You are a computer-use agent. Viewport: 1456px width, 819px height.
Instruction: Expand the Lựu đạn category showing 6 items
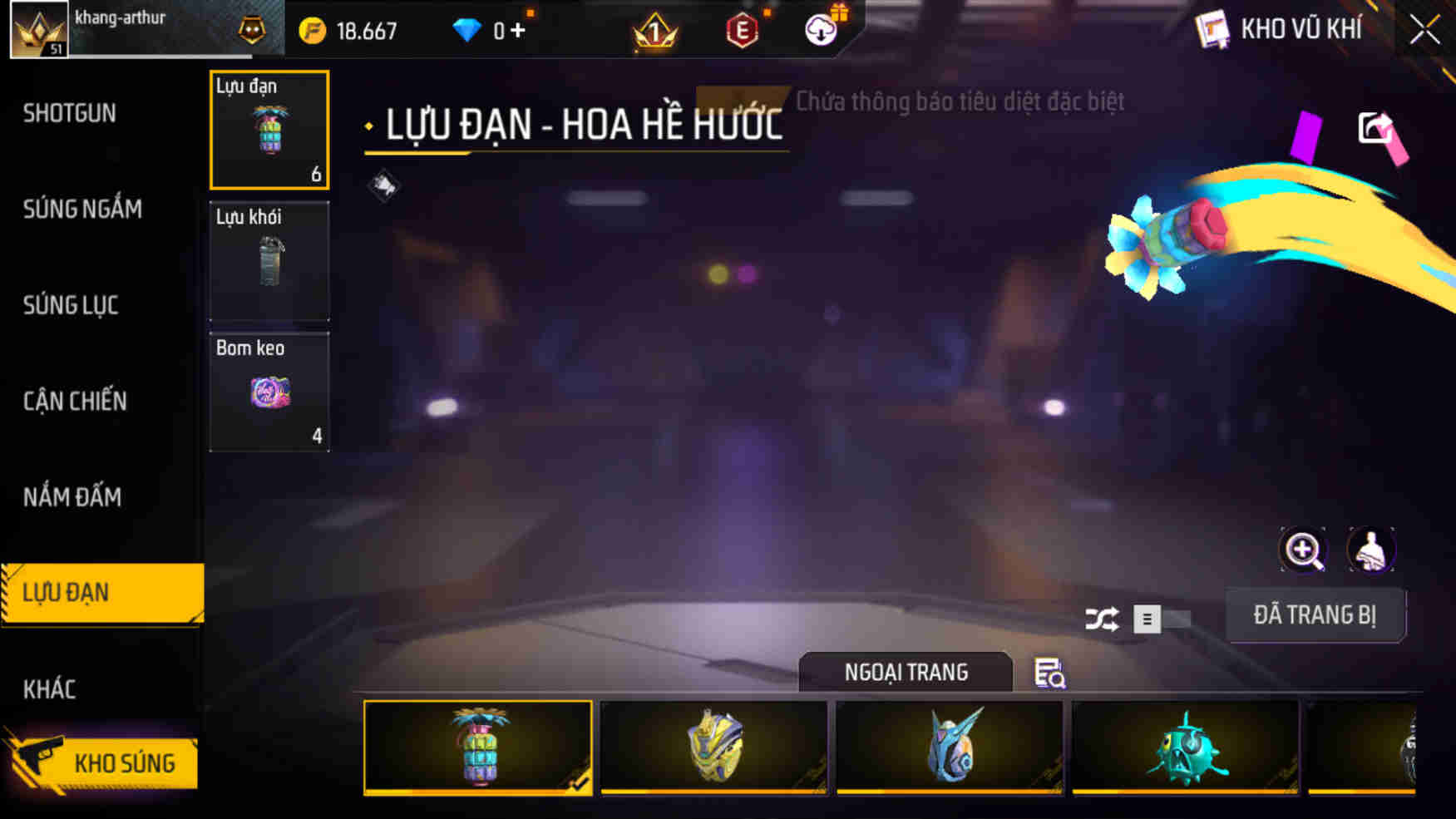point(269,130)
